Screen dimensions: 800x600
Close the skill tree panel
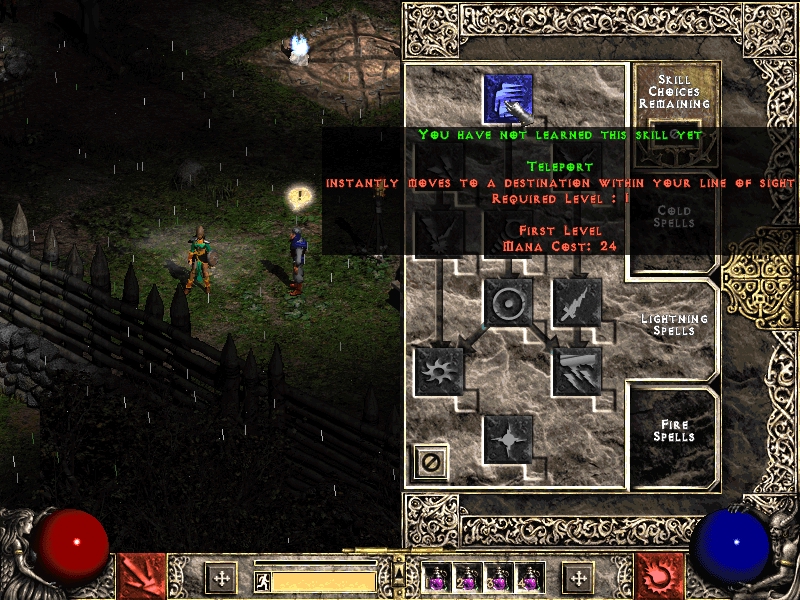pos(431,462)
